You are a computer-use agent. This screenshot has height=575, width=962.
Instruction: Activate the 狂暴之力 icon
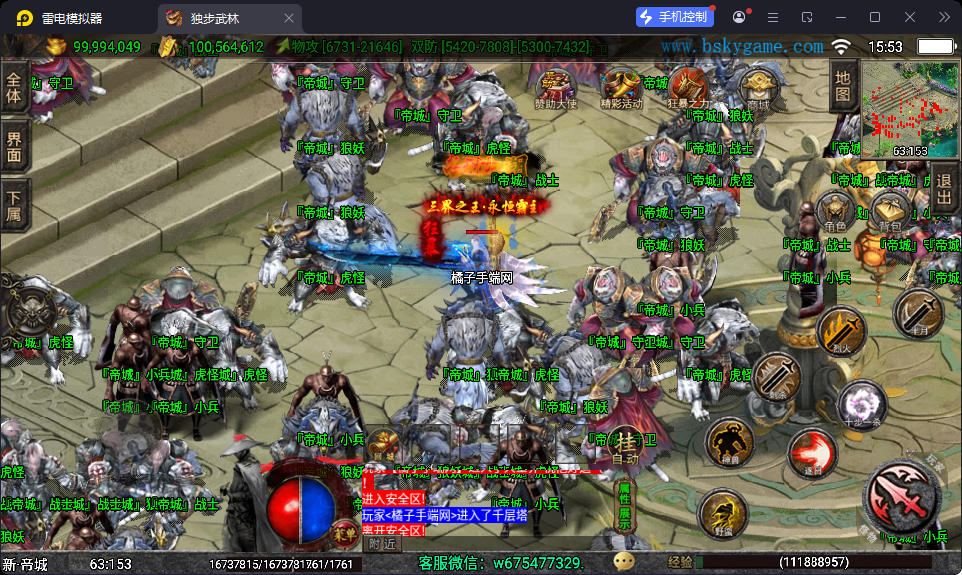688,85
